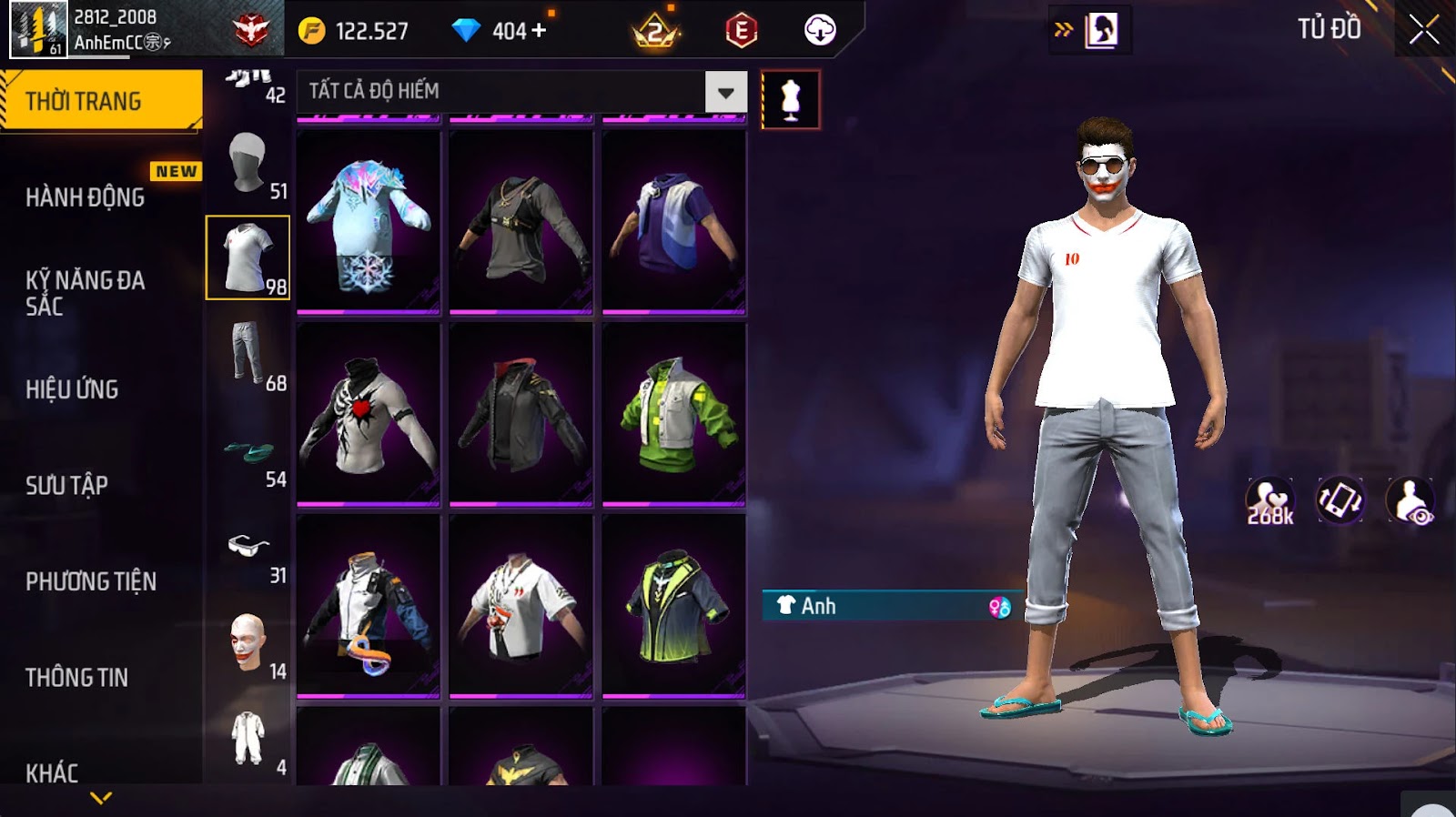Image resolution: width=1456 pixels, height=817 pixels.
Task: Switch to the Hành Động tab
Action: 86,197
